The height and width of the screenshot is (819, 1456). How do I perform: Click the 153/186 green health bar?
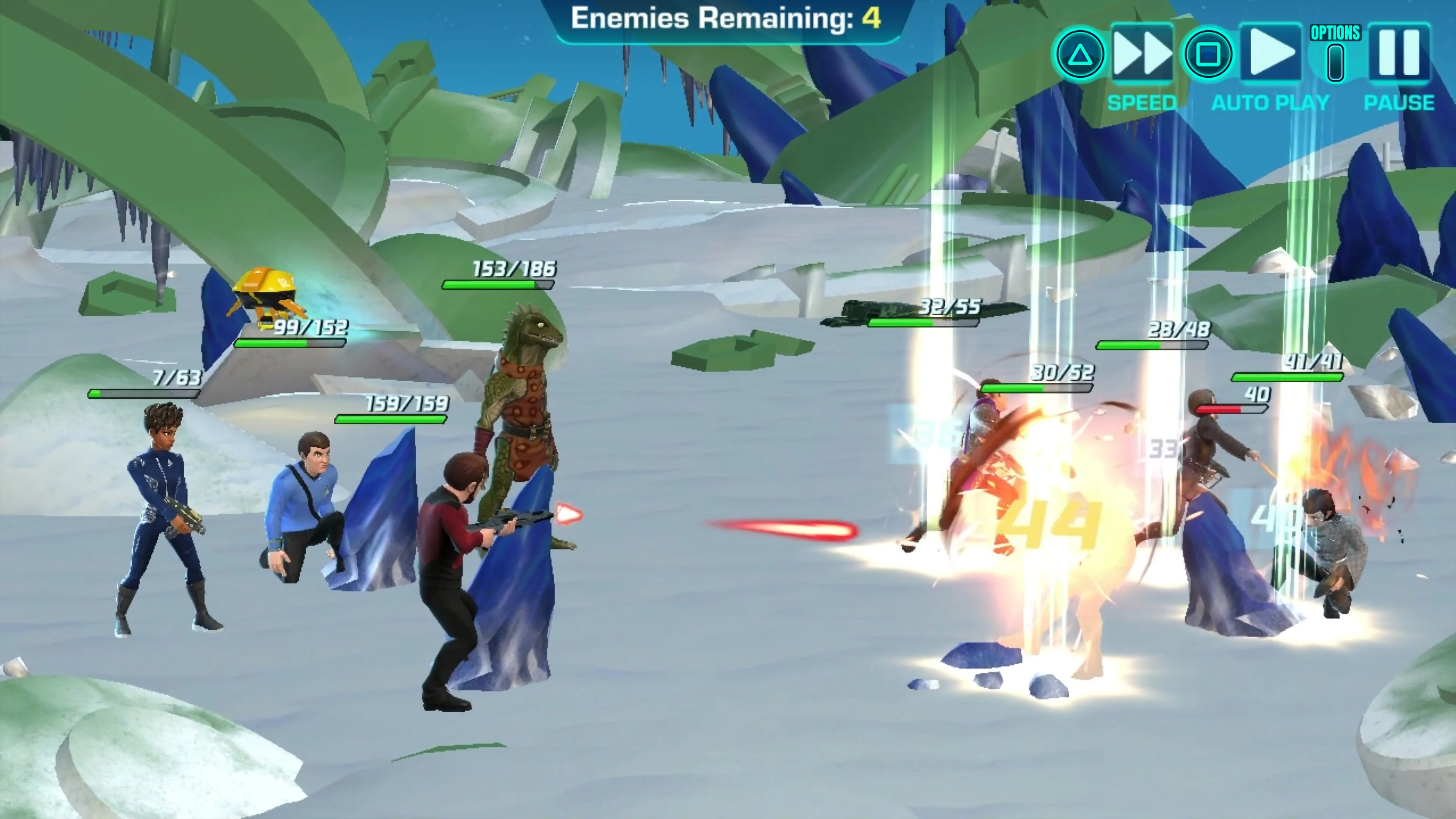pos(497,285)
